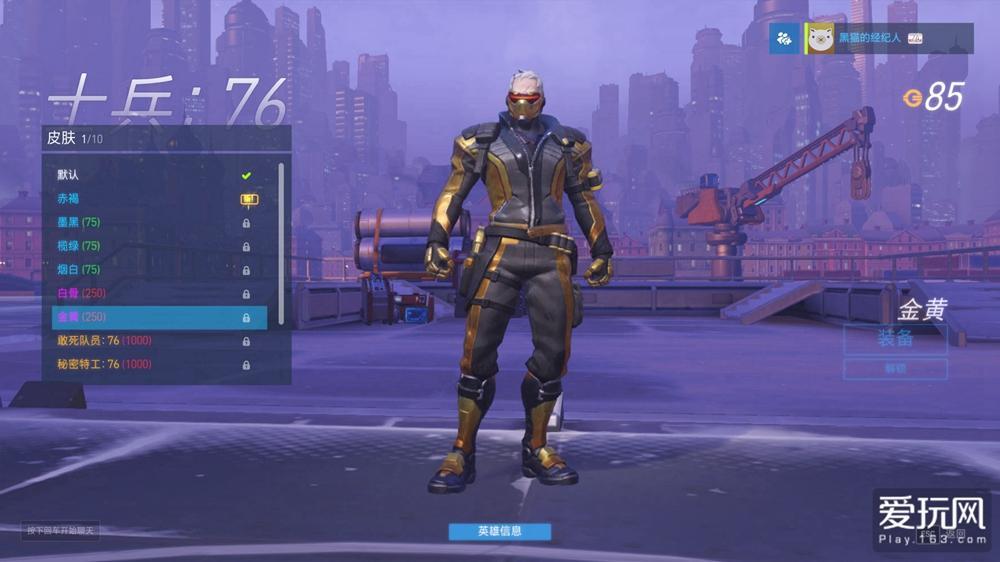Click the skin list scrollbar
Viewport: 1000px width, 562px height.
(x=281, y=240)
